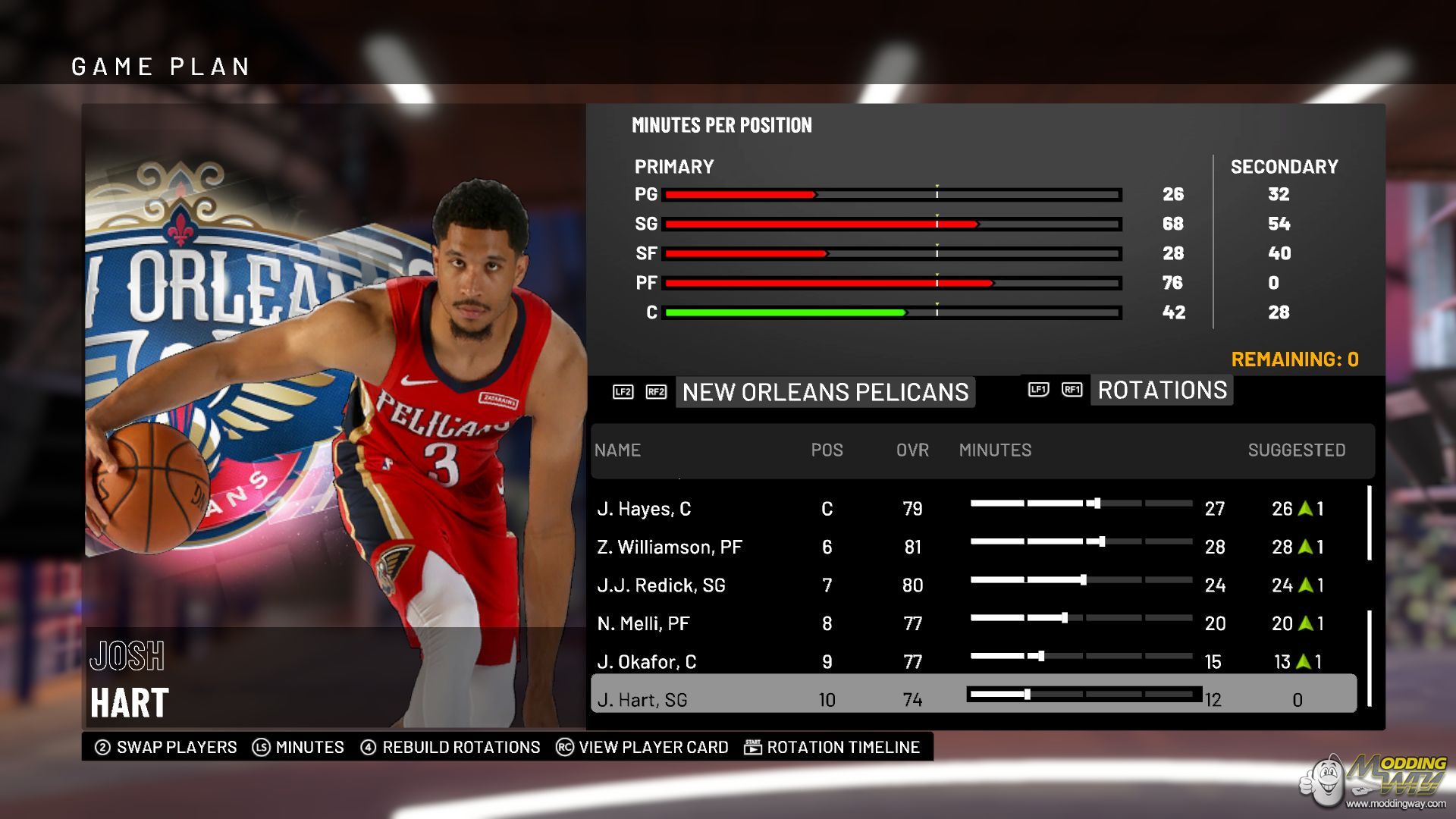Sort roster by OVR column header
Viewport: 1456px width, 819px height.
point(912,450)
